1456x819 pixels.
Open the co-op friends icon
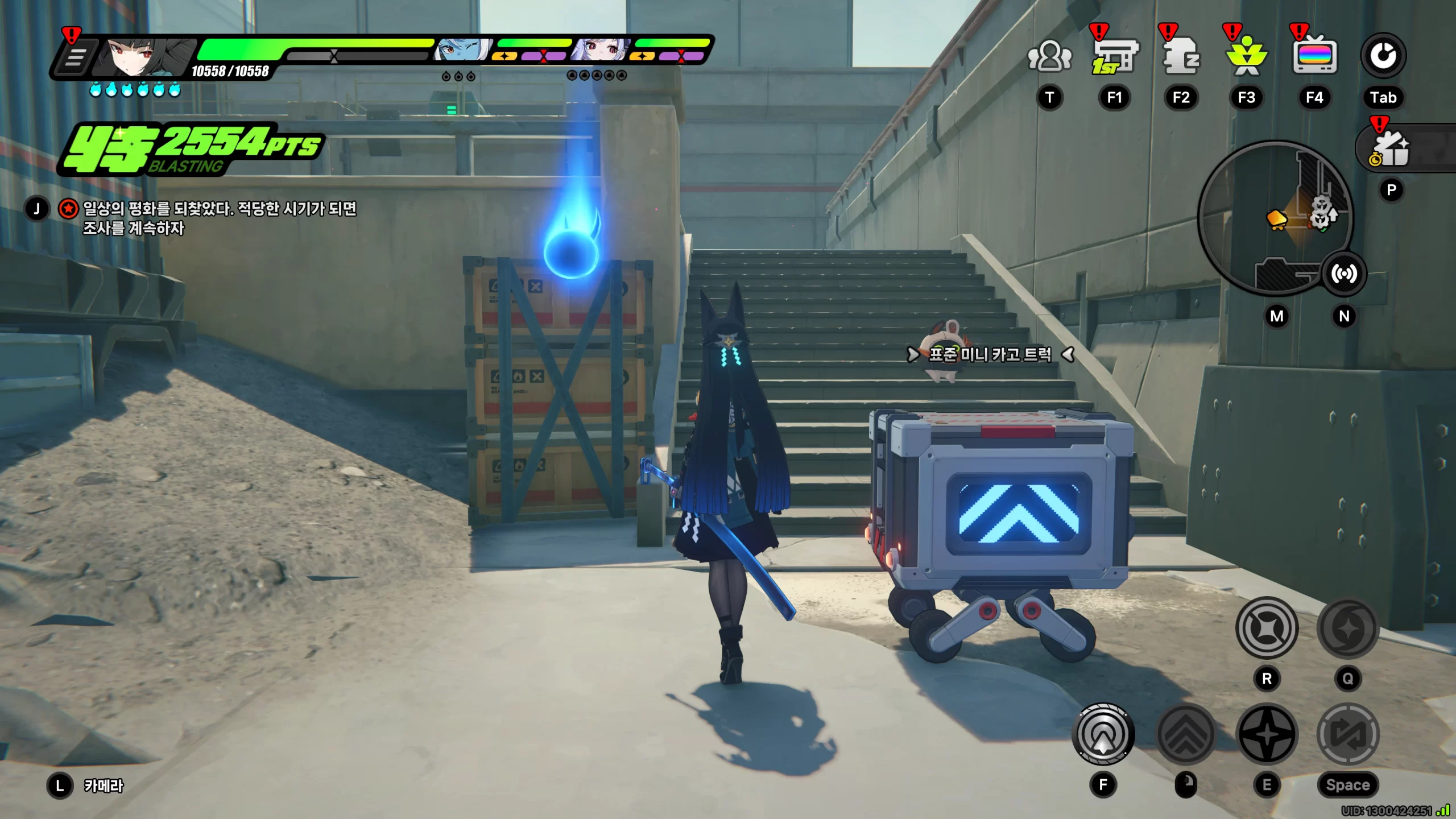(x=1049, y=56)
